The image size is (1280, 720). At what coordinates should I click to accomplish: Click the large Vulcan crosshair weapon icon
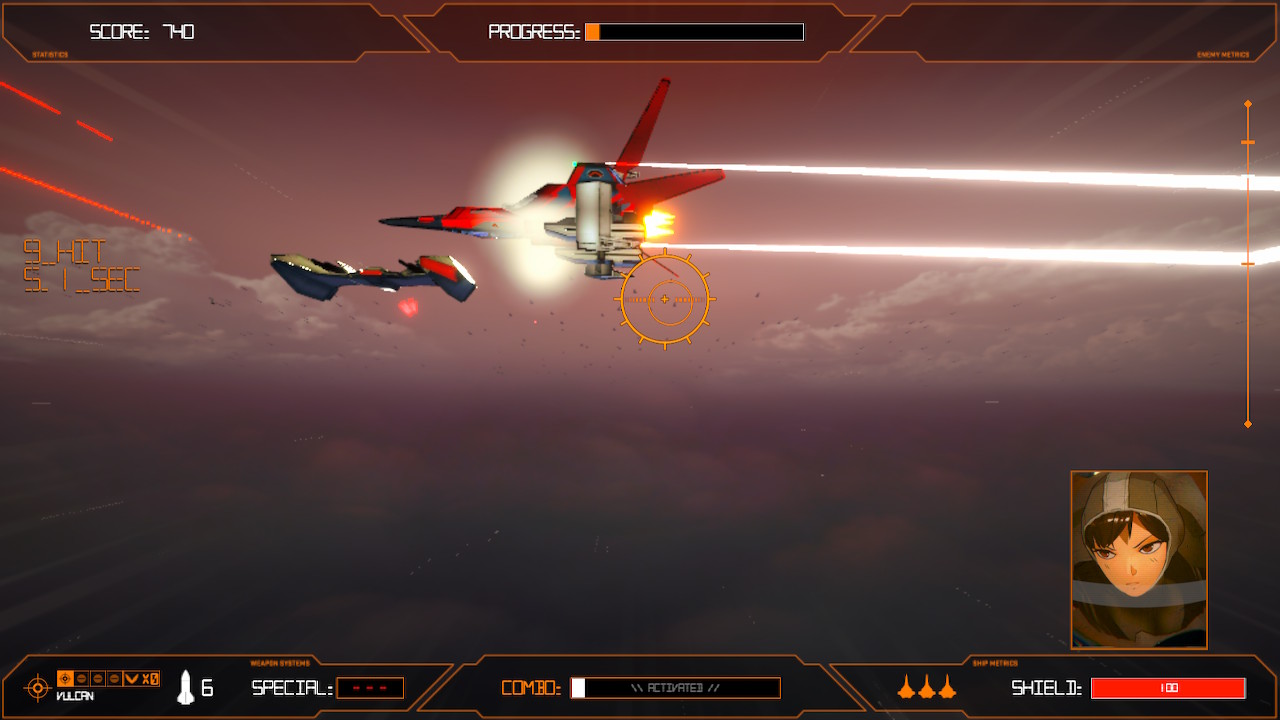tap(37, 687)
